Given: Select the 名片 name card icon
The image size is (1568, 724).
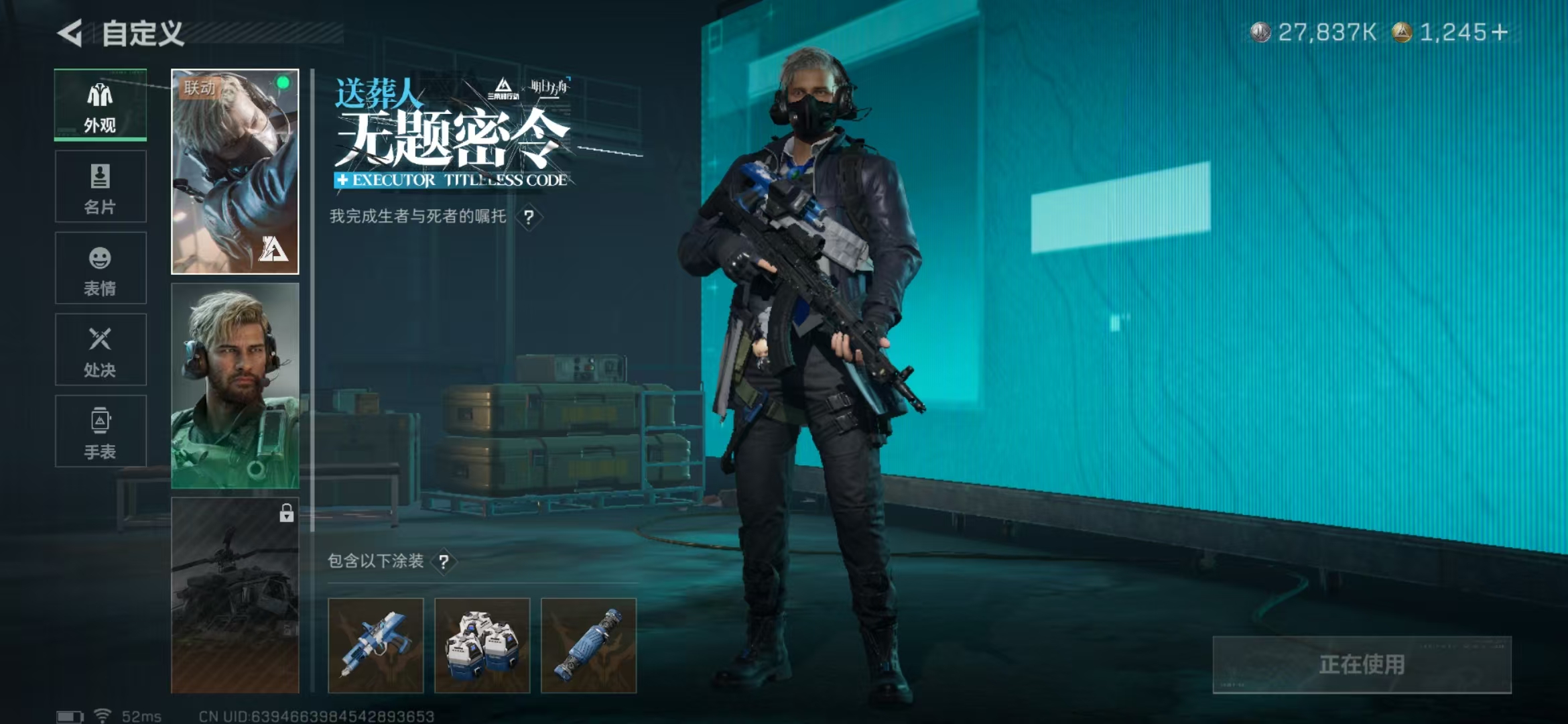Looking at the screenshot, I should 100,186.
